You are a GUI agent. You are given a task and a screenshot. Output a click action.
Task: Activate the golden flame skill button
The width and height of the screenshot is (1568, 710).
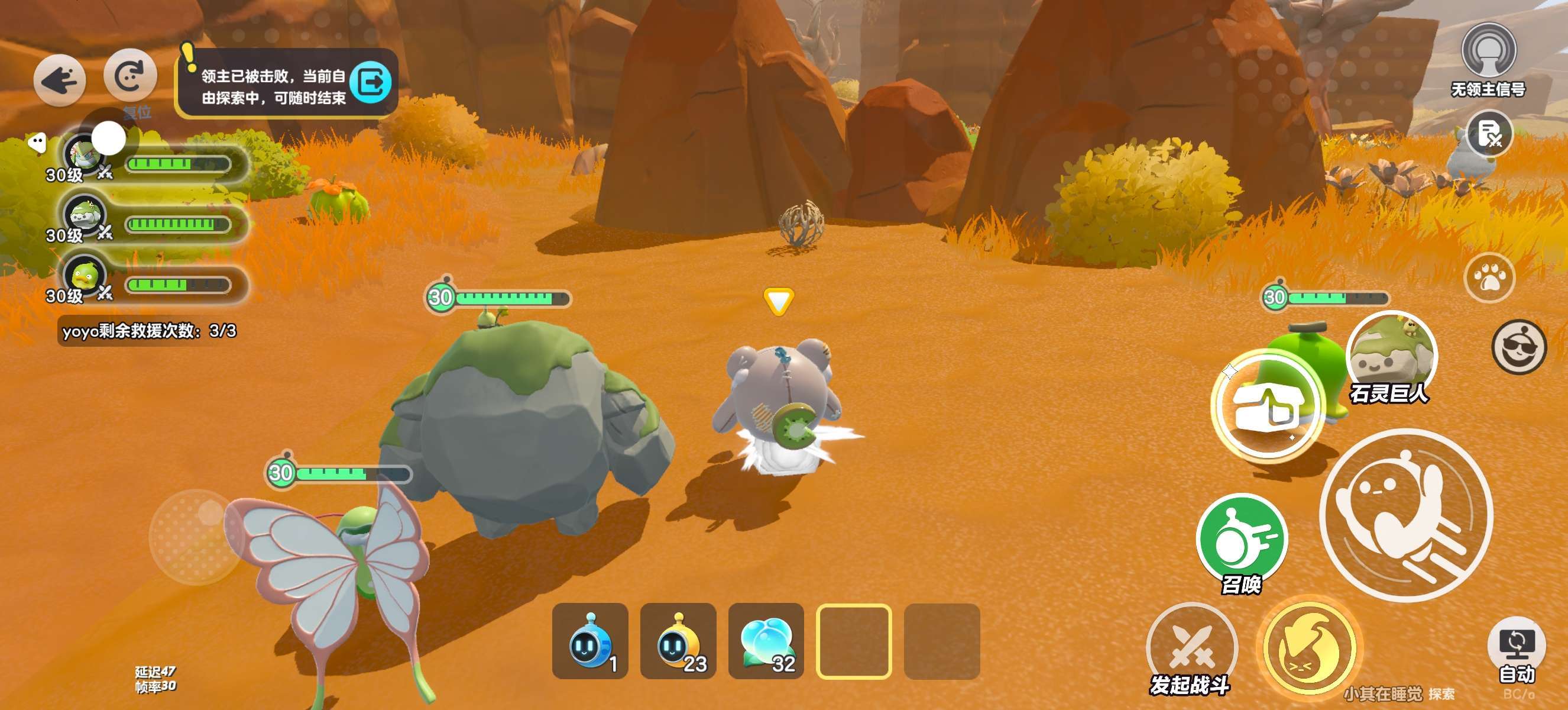[1309, 648]
